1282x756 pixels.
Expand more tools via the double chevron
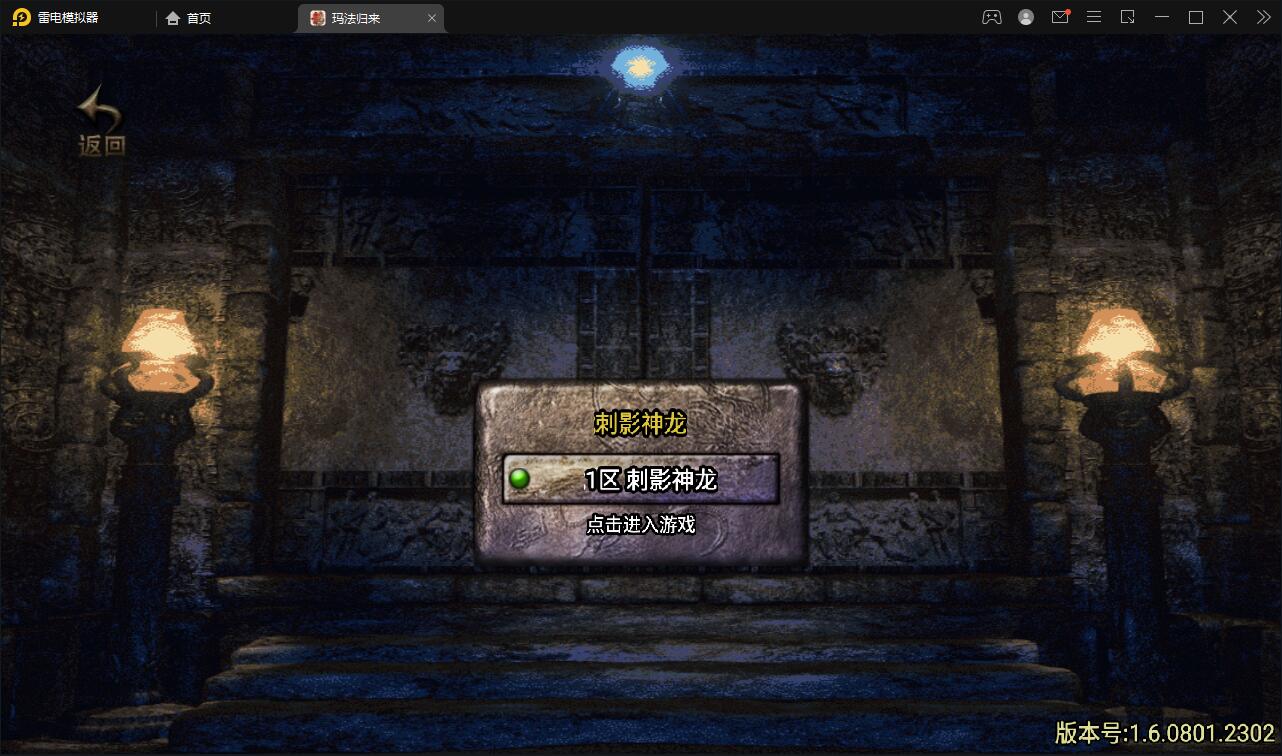(1263, 17)
